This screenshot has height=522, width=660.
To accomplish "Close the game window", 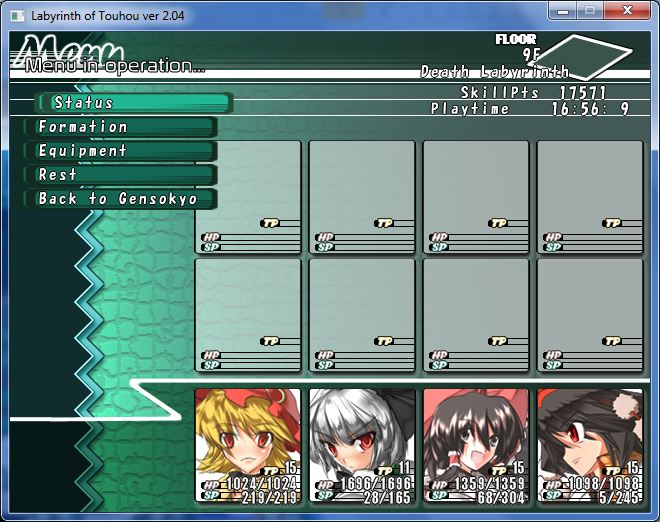I will (627, 11).
